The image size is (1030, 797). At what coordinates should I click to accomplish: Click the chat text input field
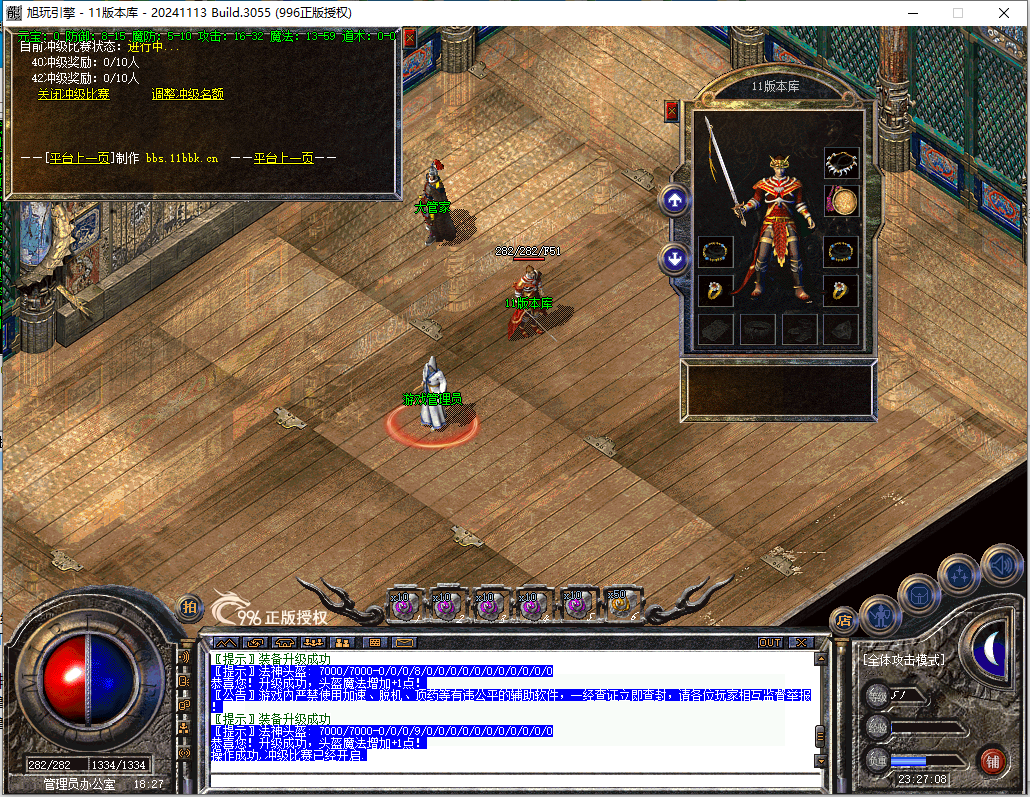pyautogui.click(x=510, y=778)
